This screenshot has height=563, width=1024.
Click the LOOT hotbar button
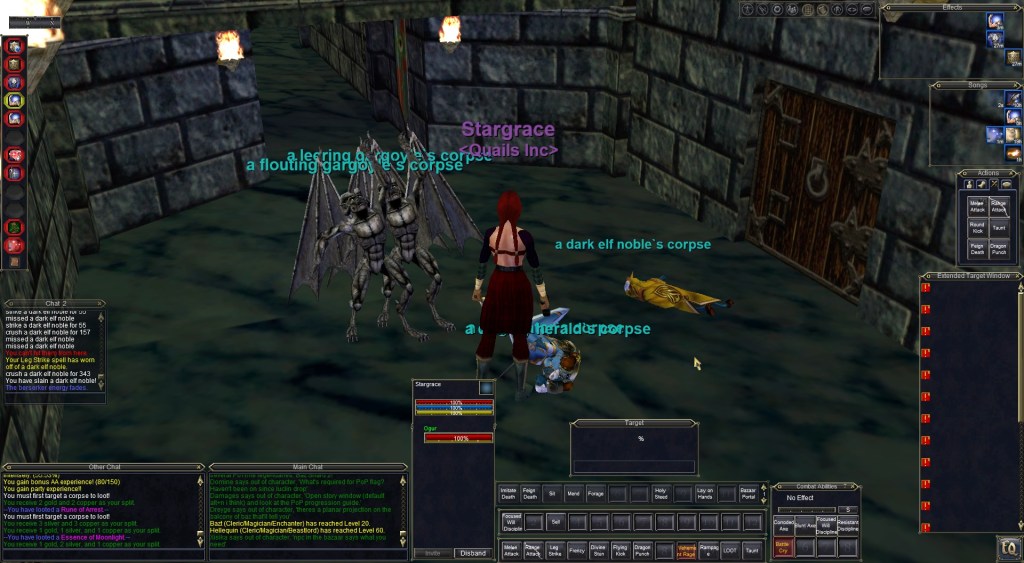click(x=729, y=549)
